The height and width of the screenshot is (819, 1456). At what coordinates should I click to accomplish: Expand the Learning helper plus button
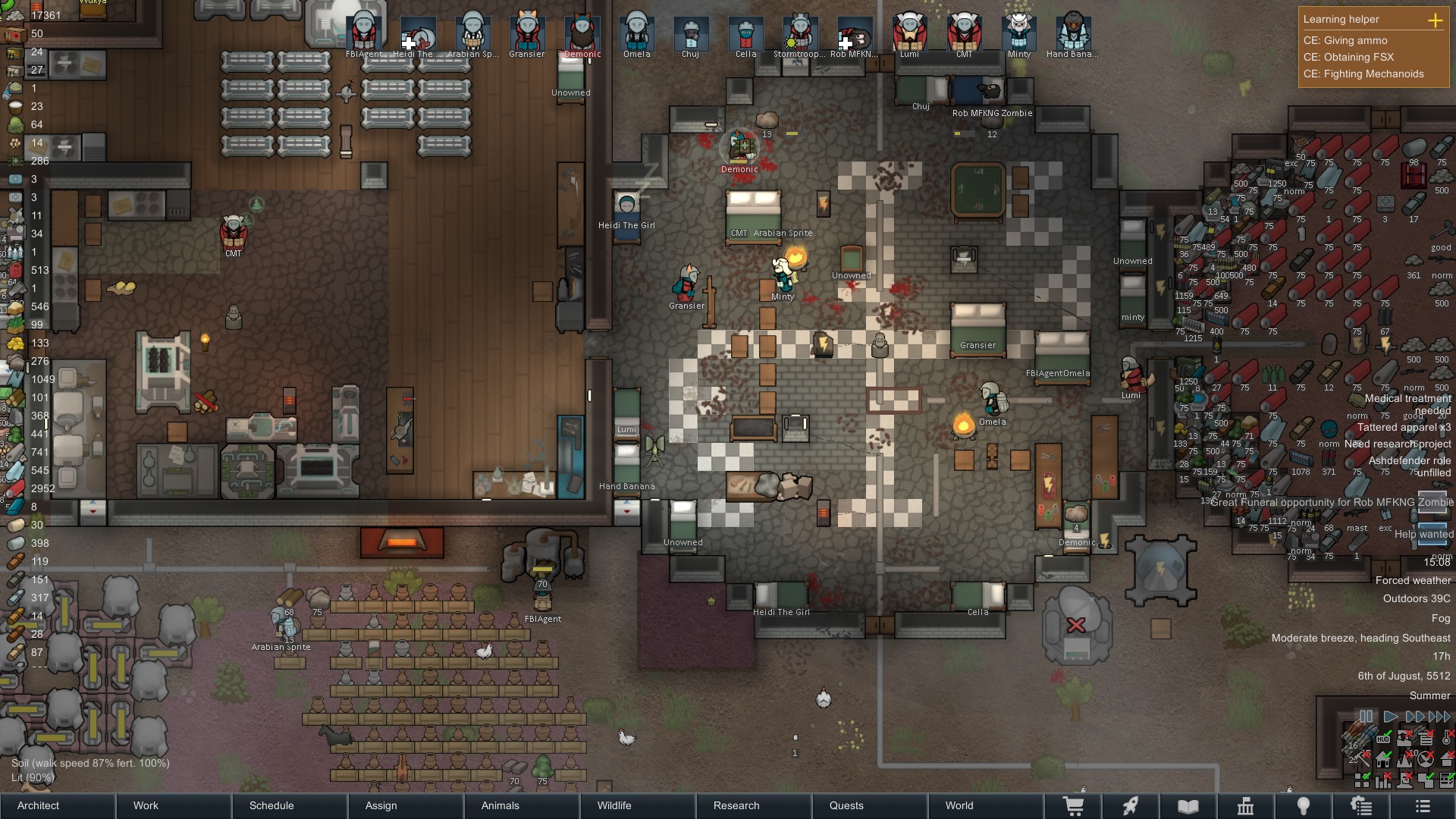[1435, 20]
